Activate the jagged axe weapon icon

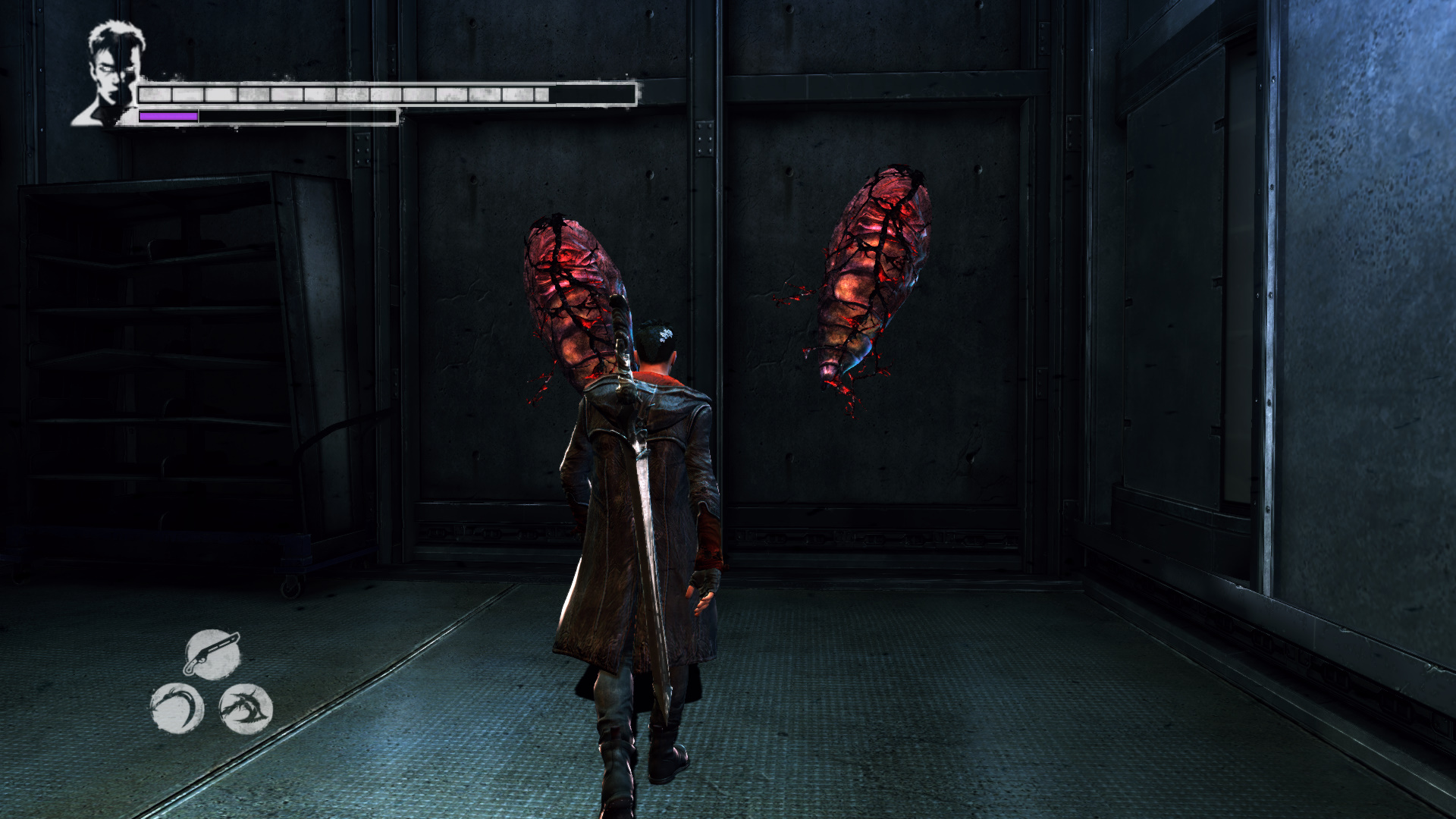246,709
